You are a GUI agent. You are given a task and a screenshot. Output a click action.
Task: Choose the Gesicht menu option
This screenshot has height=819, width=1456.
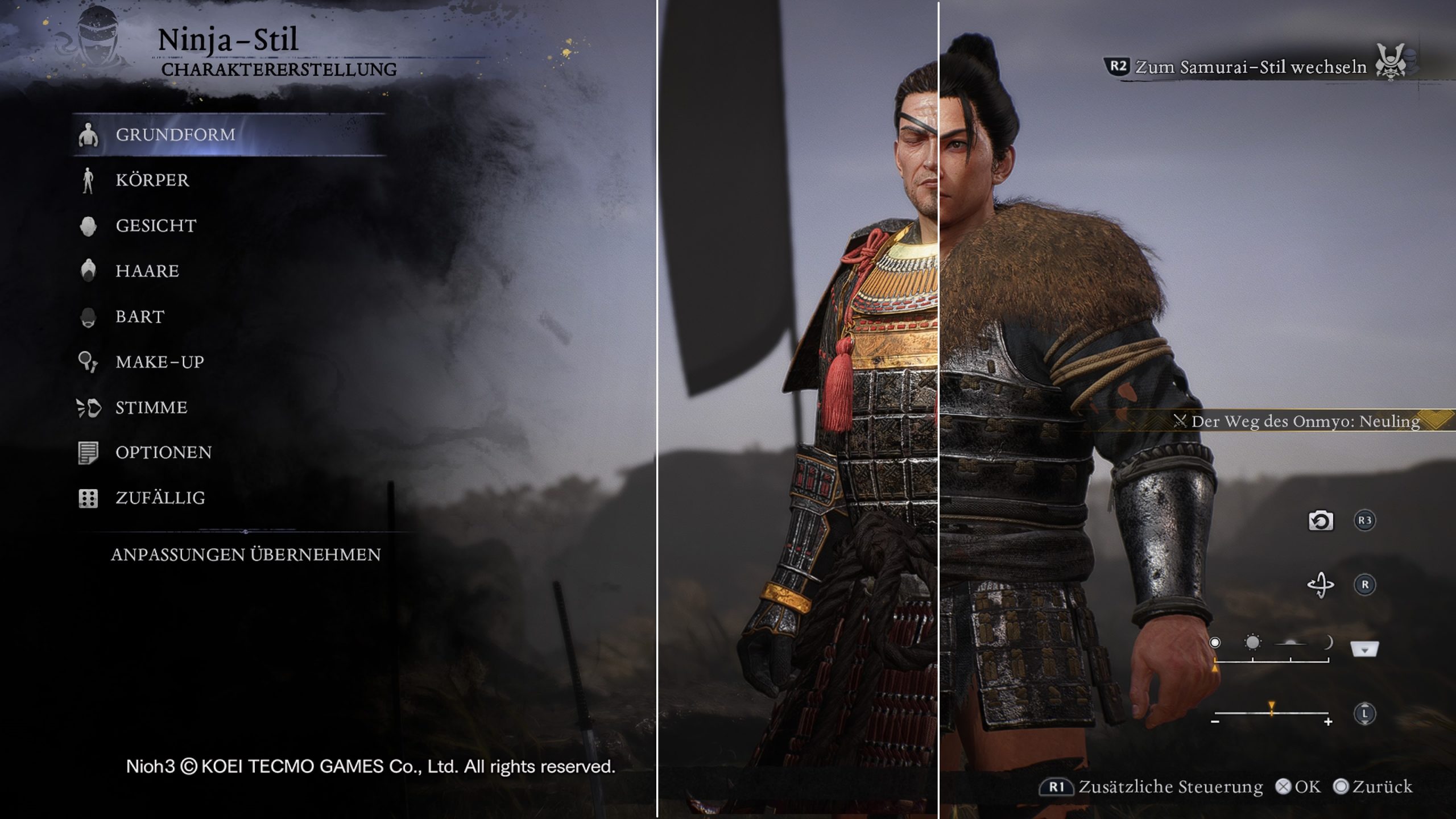pos(156,226)
